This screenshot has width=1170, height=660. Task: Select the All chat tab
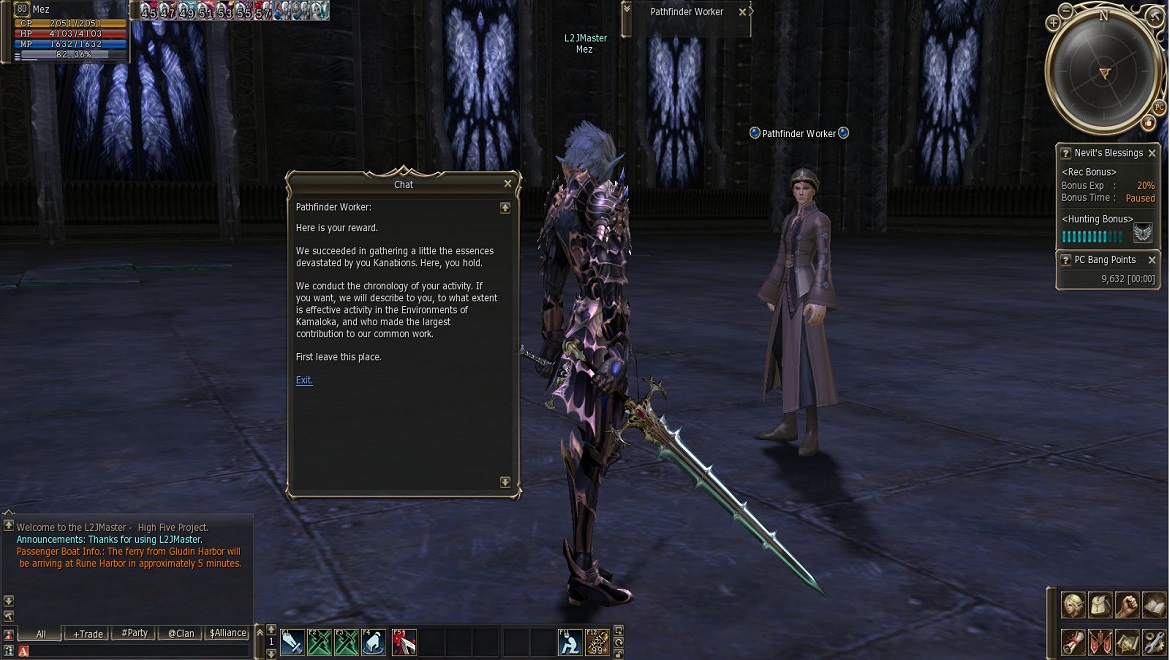coord(41,633)
